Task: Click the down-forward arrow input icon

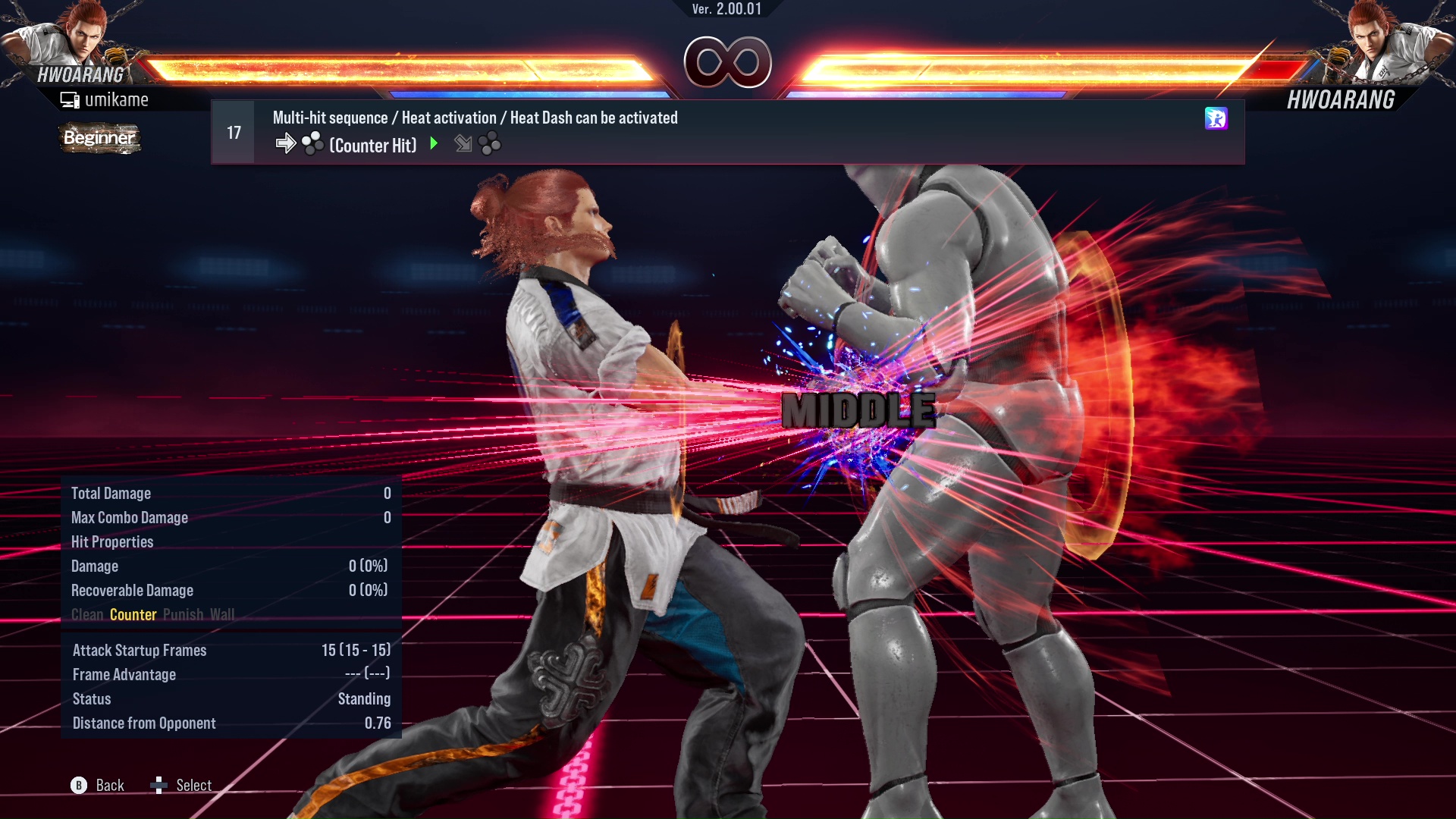Action: point(463,144)
